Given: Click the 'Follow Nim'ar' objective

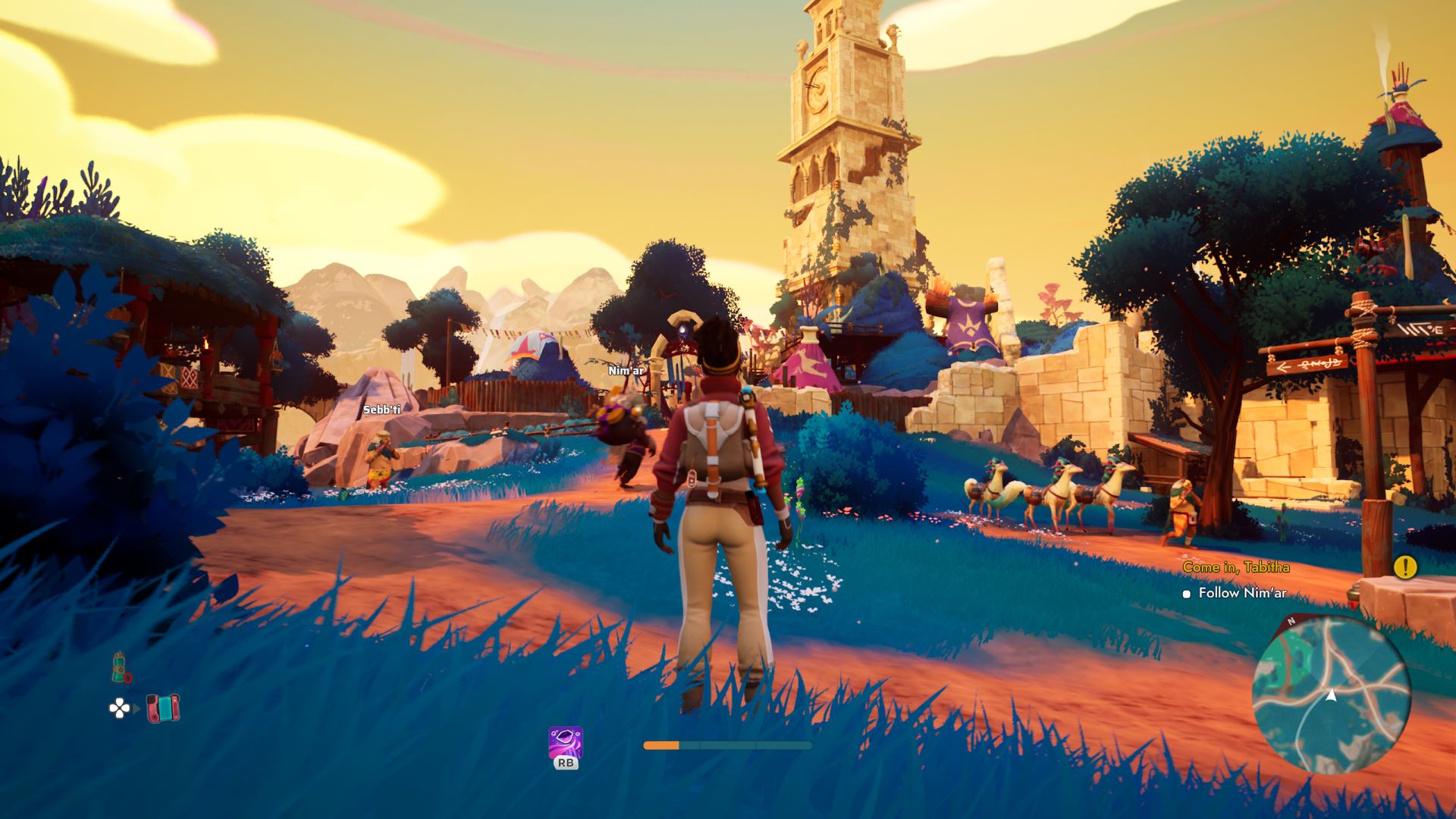Looking at the screenshot, I should pos(1241,593).
